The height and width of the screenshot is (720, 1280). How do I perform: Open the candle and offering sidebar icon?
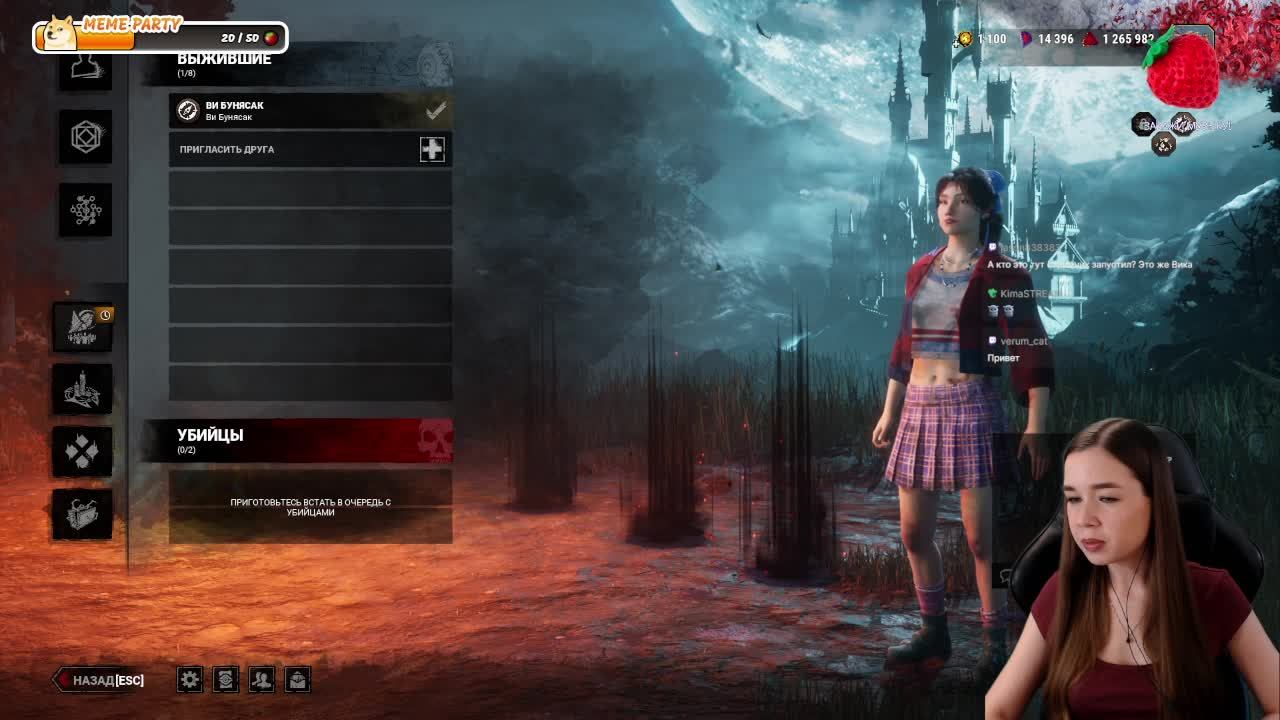[x=83, y=389]
